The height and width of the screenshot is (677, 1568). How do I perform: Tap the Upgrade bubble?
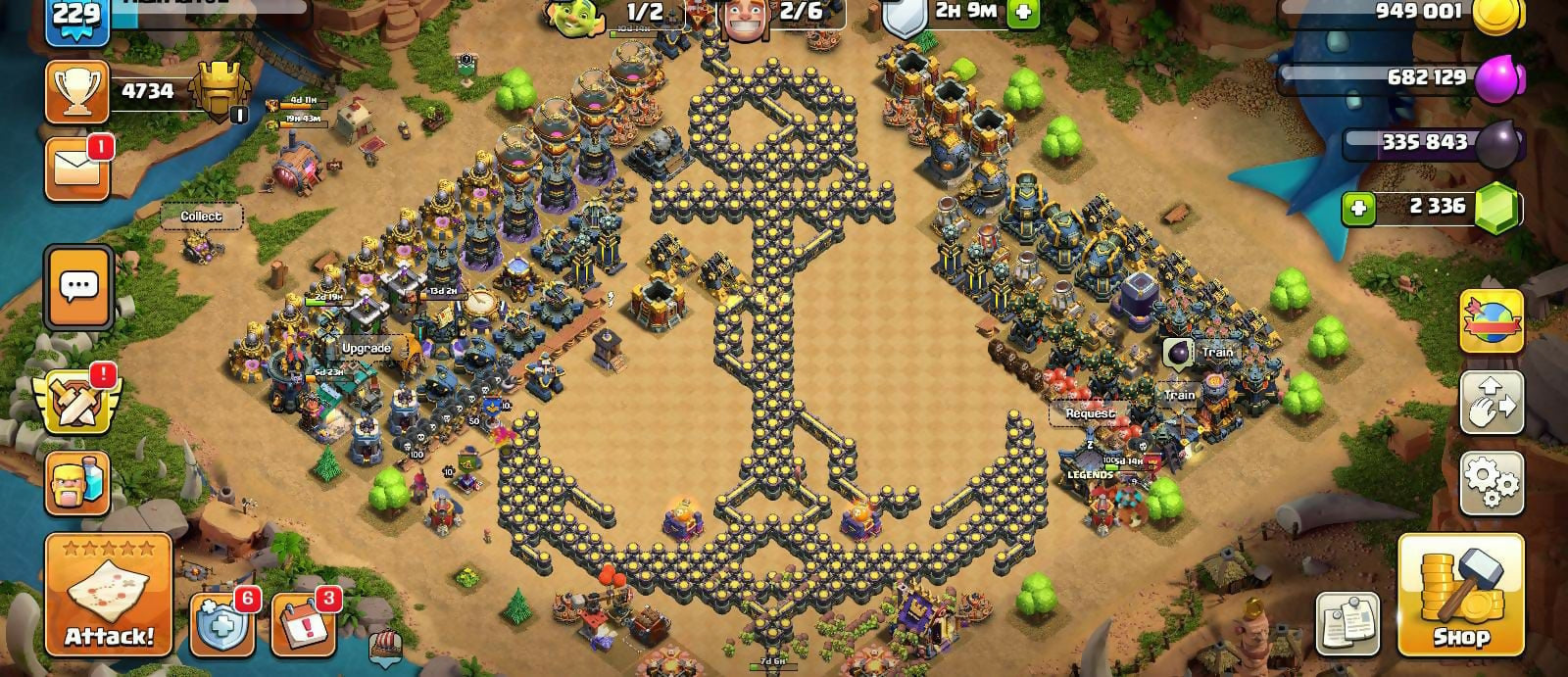(x=367, y=348)
